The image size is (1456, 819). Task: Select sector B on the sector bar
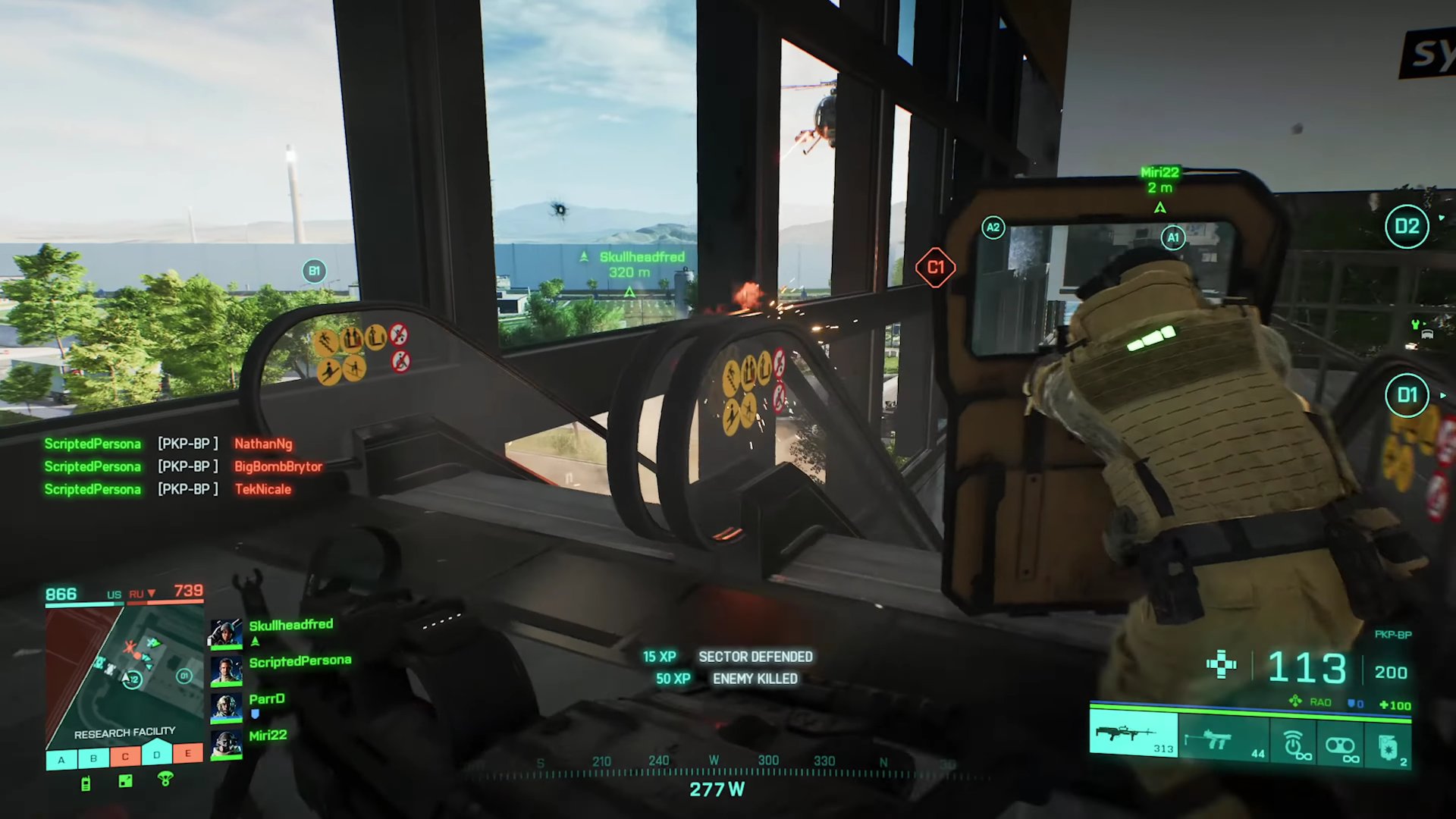point(93,758)
